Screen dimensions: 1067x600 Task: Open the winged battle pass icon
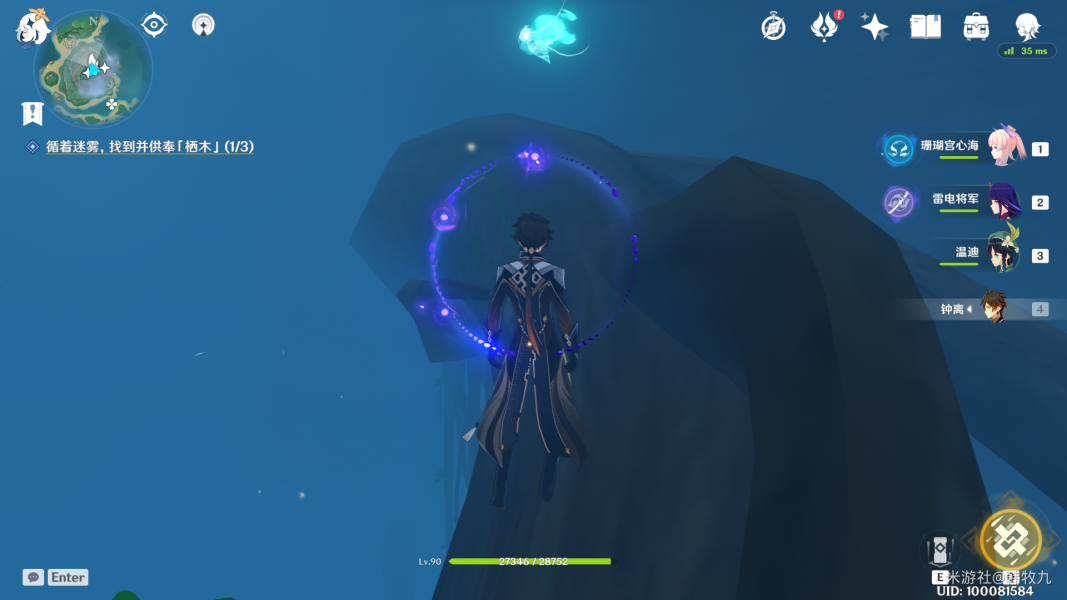824,27
